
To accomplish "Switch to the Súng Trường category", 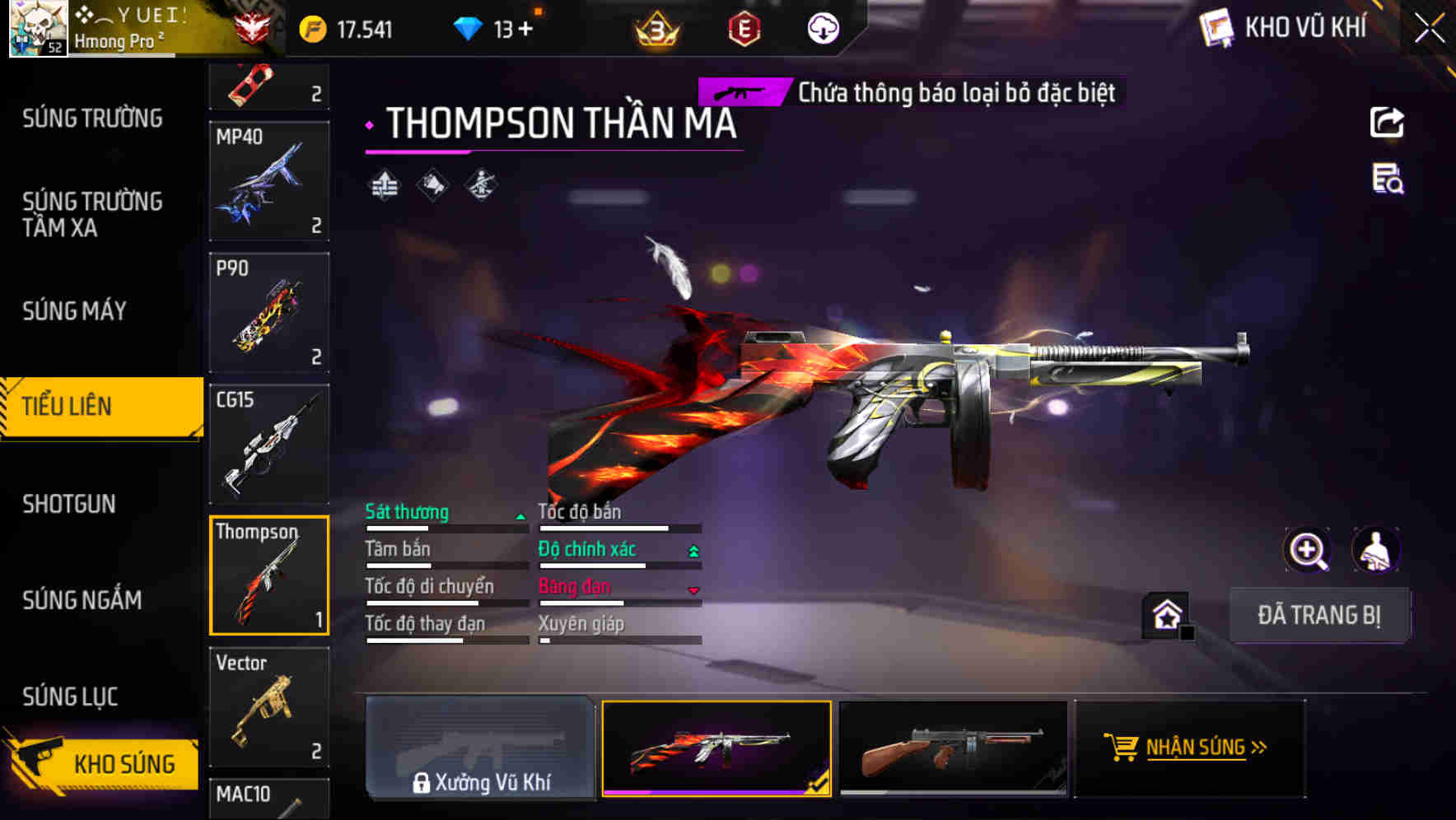I will click(92, 119).
